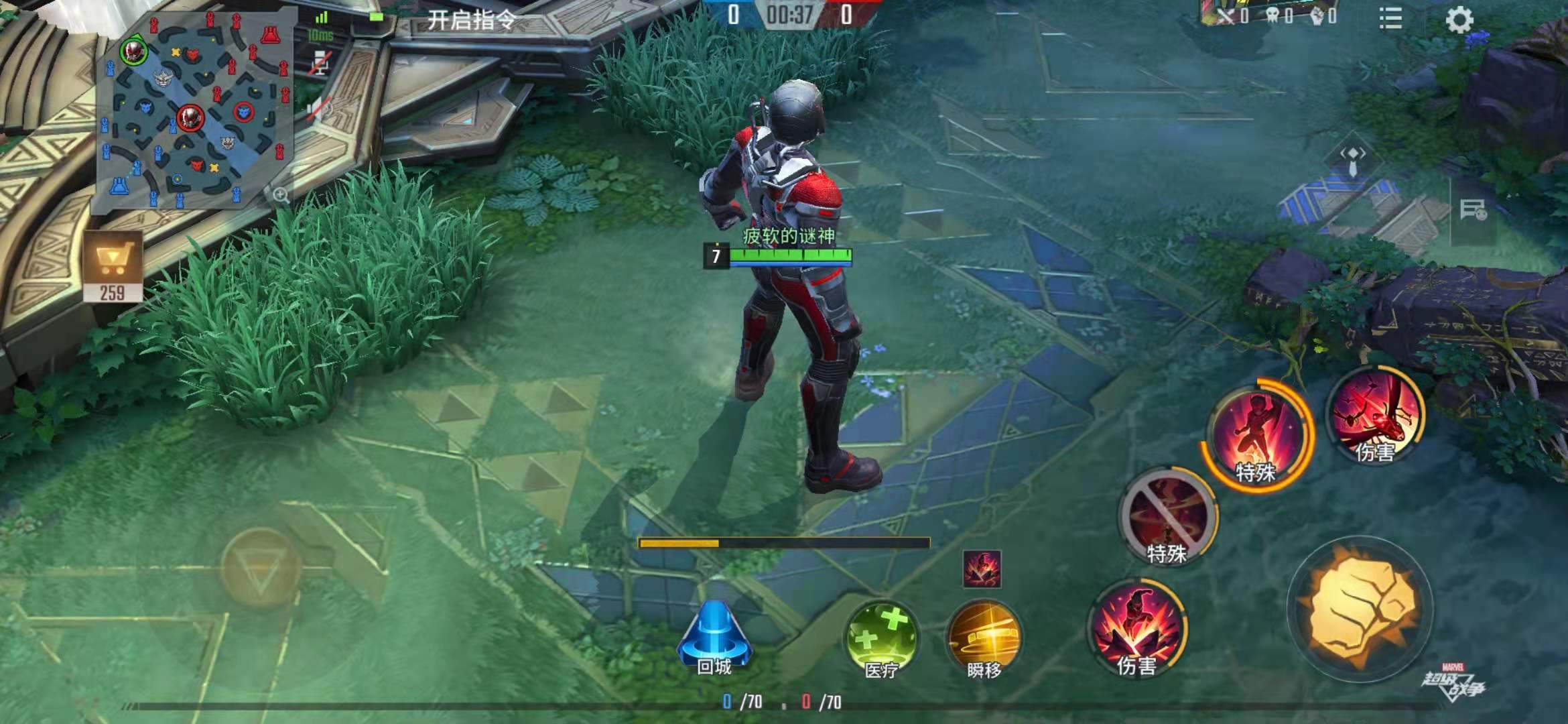This screenshot has width=1568, height=724.
Task: Use the 回城 recall button
Action: 714,639
